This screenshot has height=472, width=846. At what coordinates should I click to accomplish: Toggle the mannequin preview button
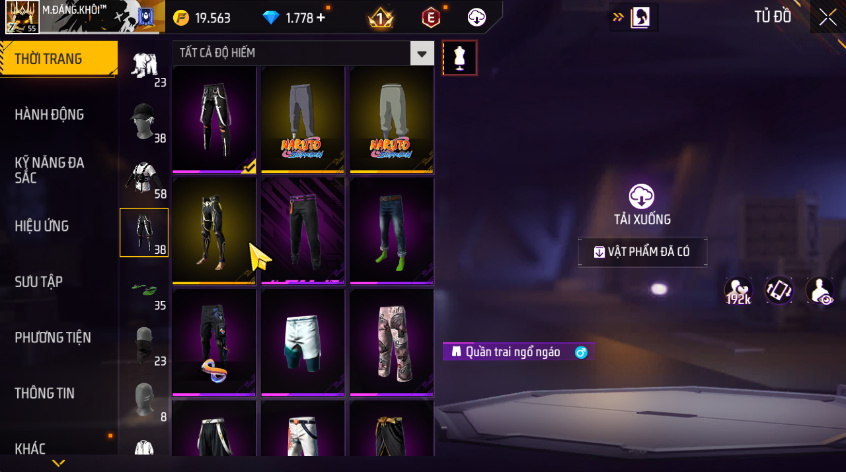point(459,57)
